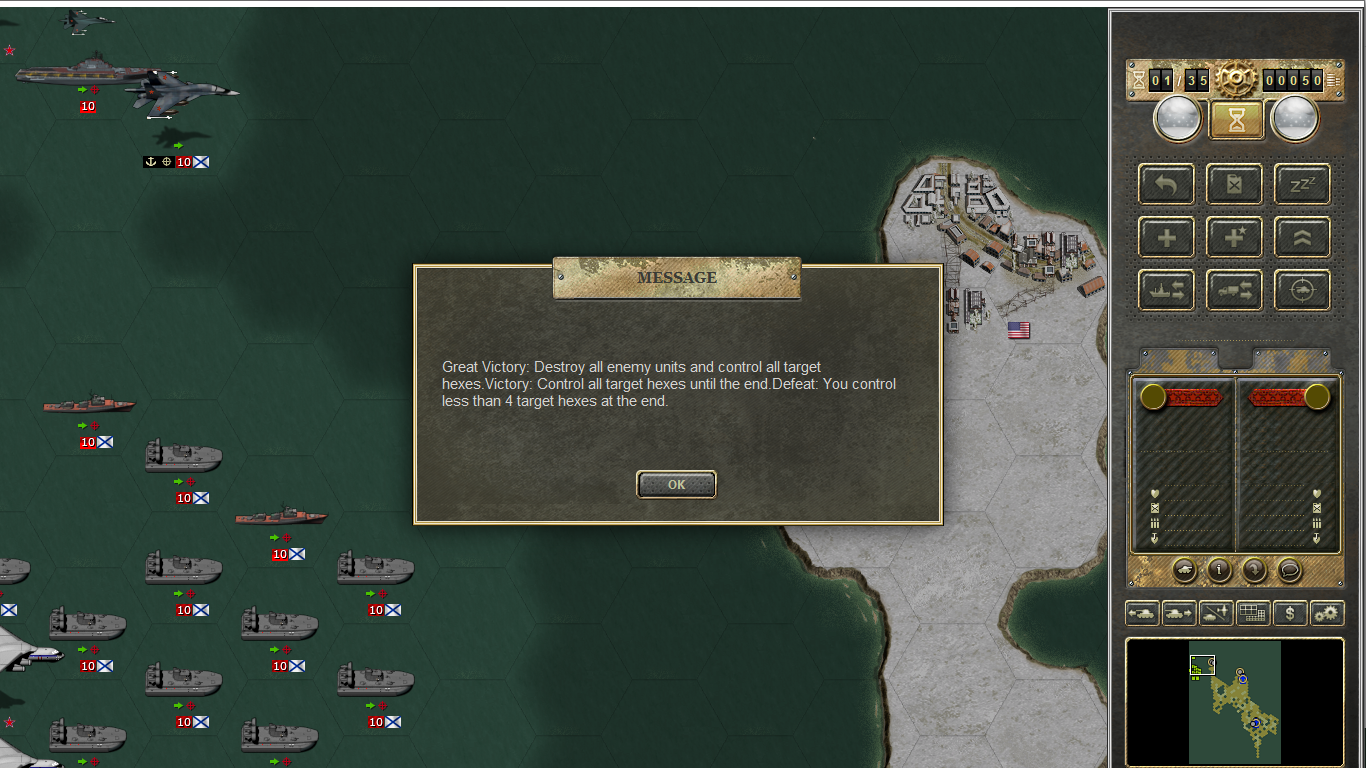Open the gears options menu
This screenshot has height=768, width=1366.
tap(1327, 613)
